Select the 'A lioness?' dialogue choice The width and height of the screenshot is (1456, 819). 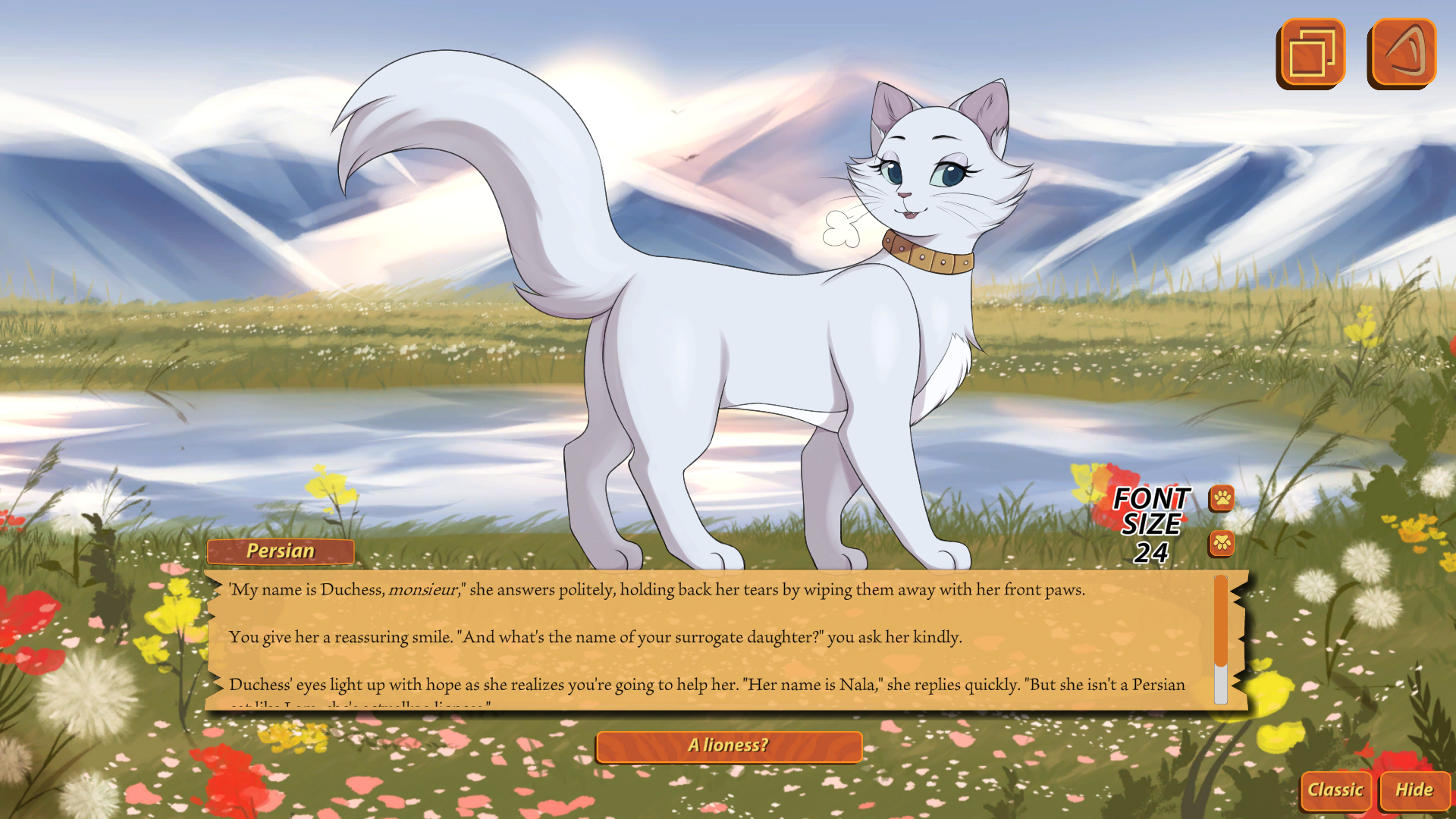click(x=729, y=746)
